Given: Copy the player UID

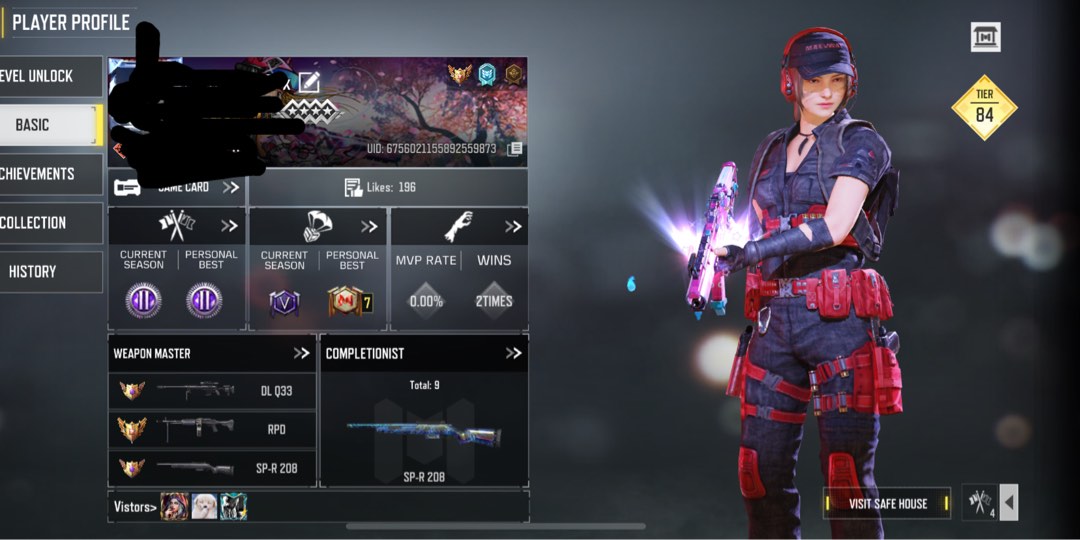Looking at the screenshot, I should (515, 149).
